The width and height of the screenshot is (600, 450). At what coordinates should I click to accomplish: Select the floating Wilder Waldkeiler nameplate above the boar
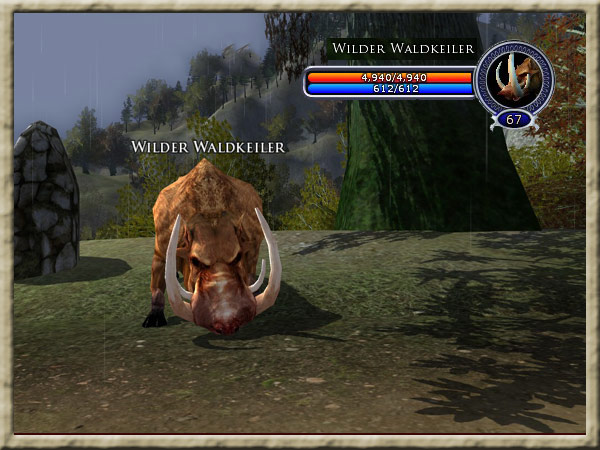click(209, 147)
